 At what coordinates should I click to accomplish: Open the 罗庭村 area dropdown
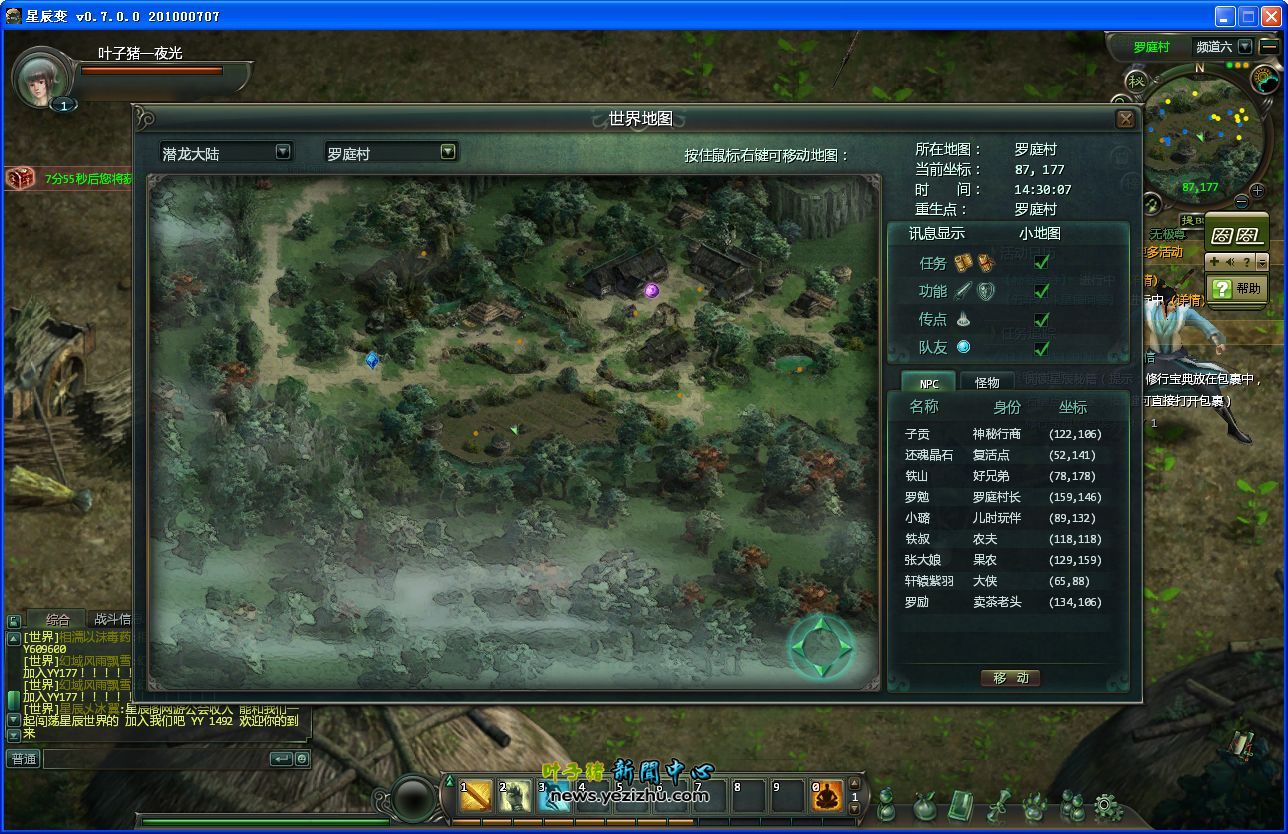[448, 152]
